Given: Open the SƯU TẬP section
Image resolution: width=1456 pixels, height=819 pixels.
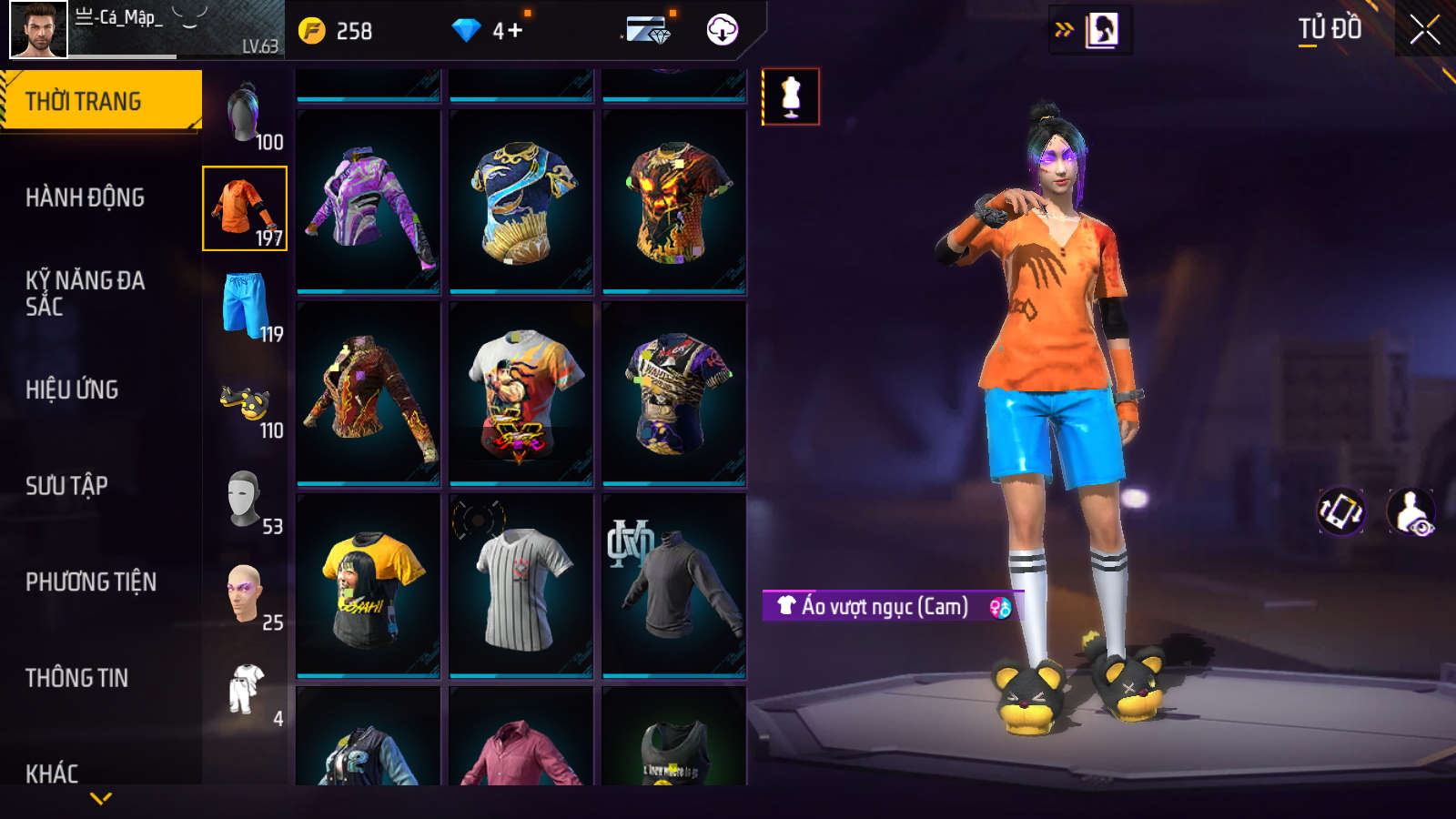Looking at the screenshot, I should (66, 486).
